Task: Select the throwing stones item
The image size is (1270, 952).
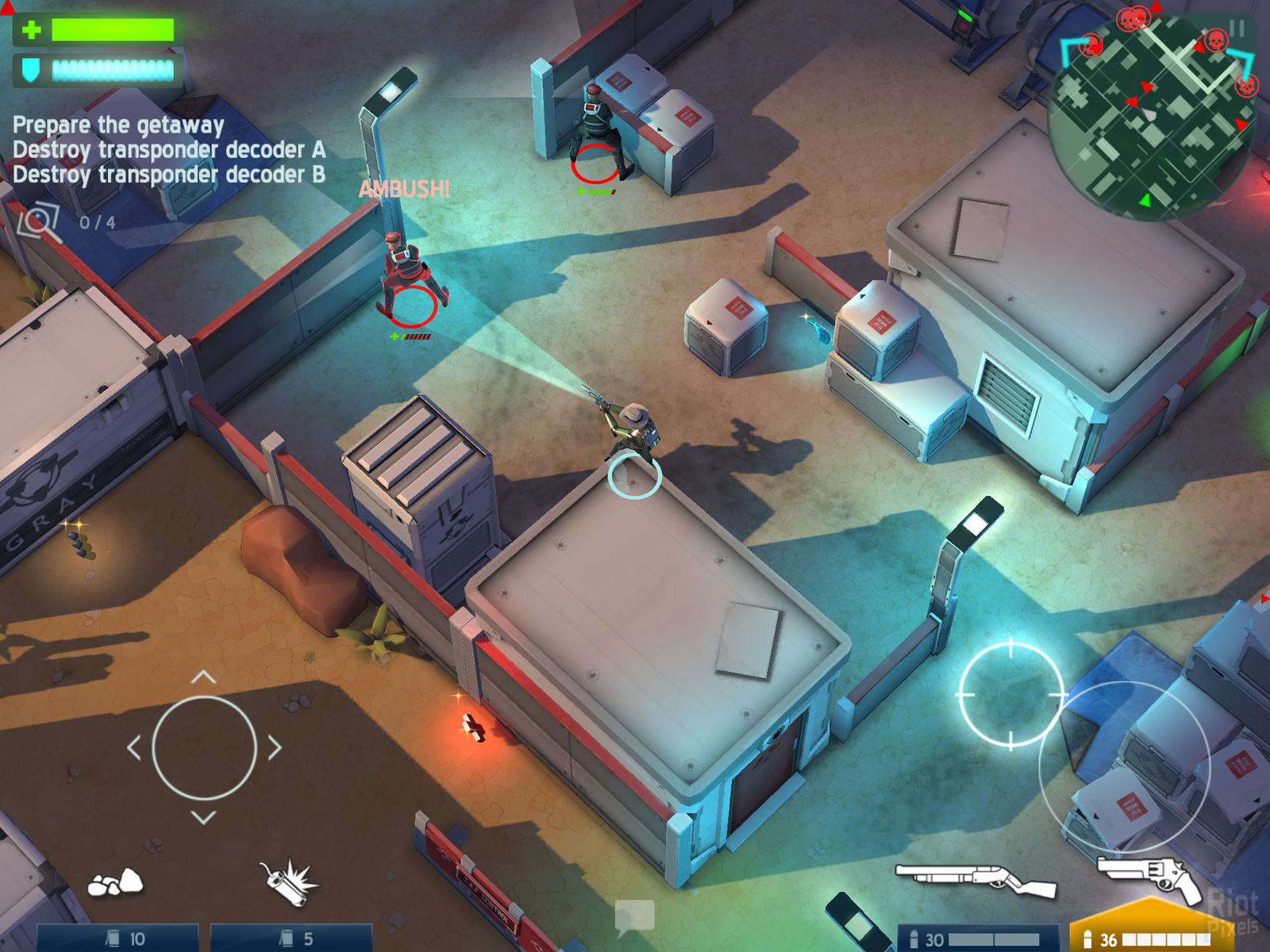Action: pyautogui.click(x=116, y=882)
